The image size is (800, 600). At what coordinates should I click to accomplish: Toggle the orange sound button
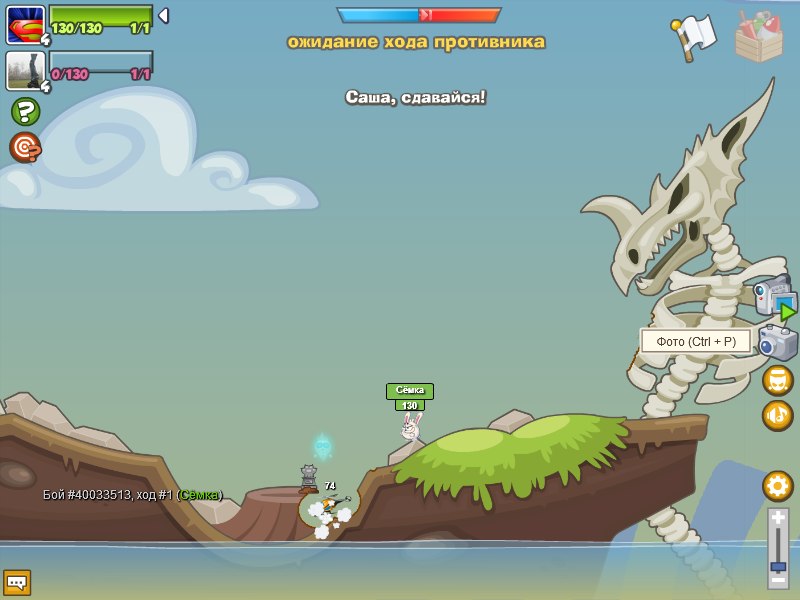[777, 415]
